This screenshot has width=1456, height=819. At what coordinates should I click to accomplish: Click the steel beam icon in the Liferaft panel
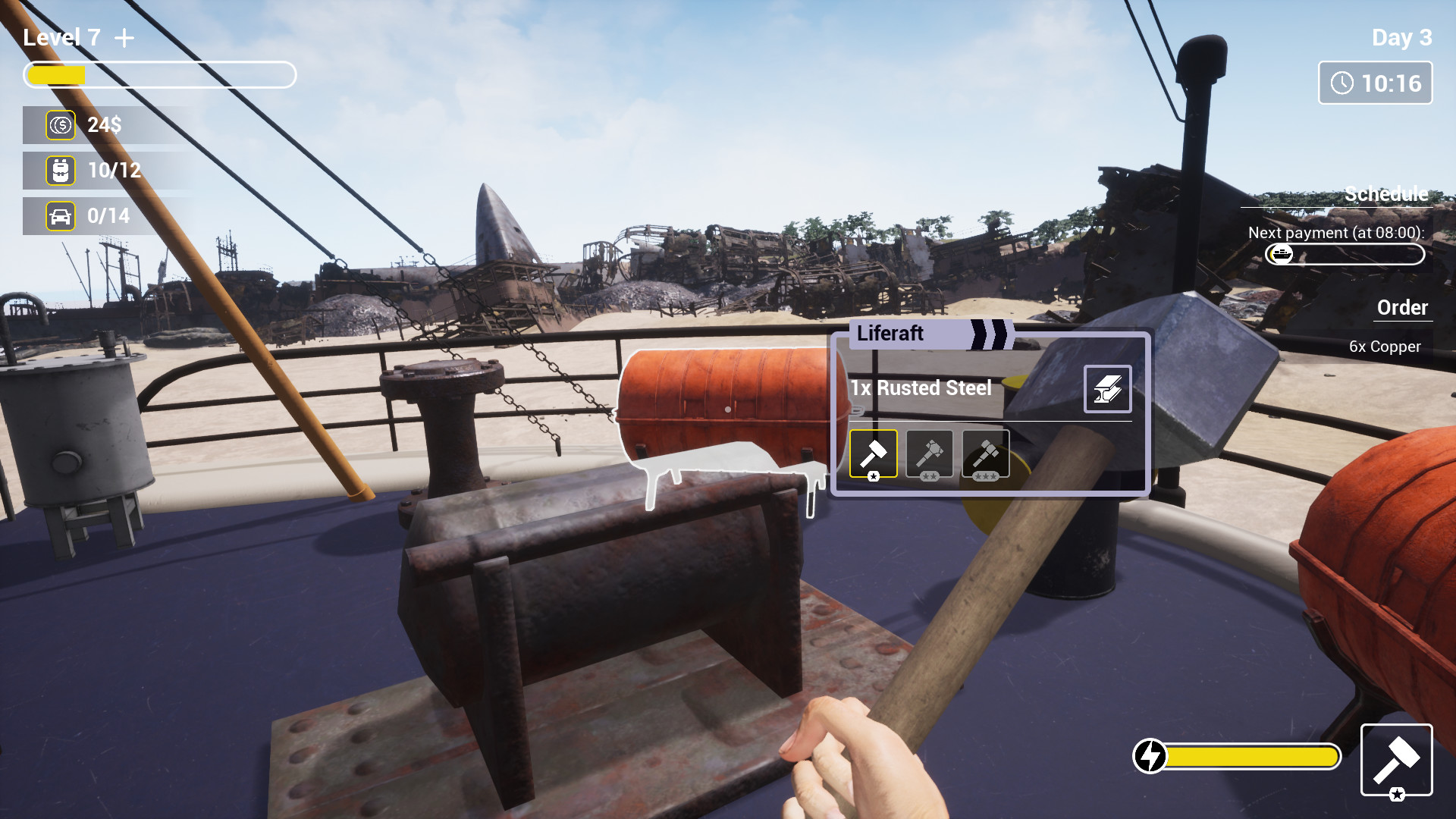[1109, 388]
